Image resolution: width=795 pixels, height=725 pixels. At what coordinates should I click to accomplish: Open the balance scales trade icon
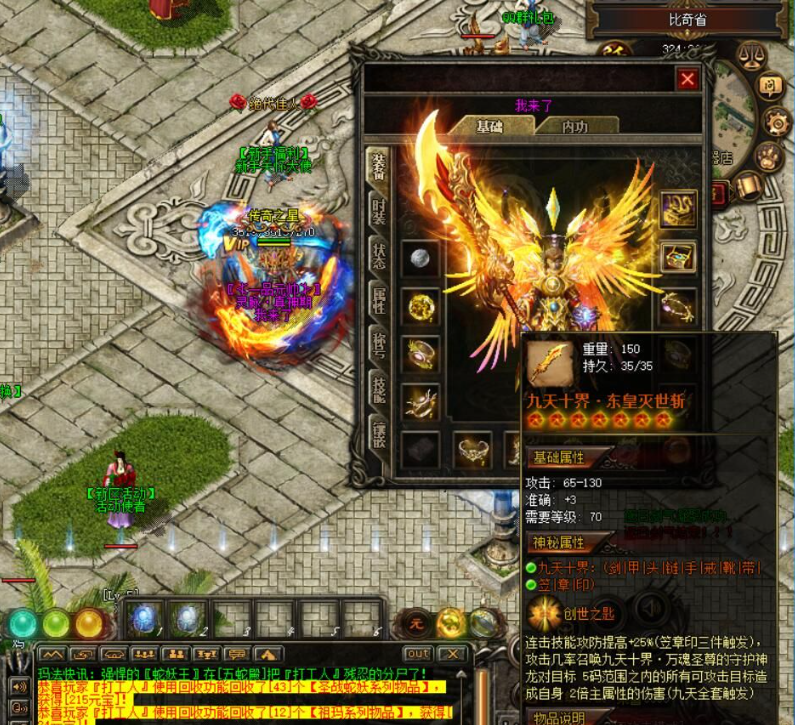(x=750, y=54)
